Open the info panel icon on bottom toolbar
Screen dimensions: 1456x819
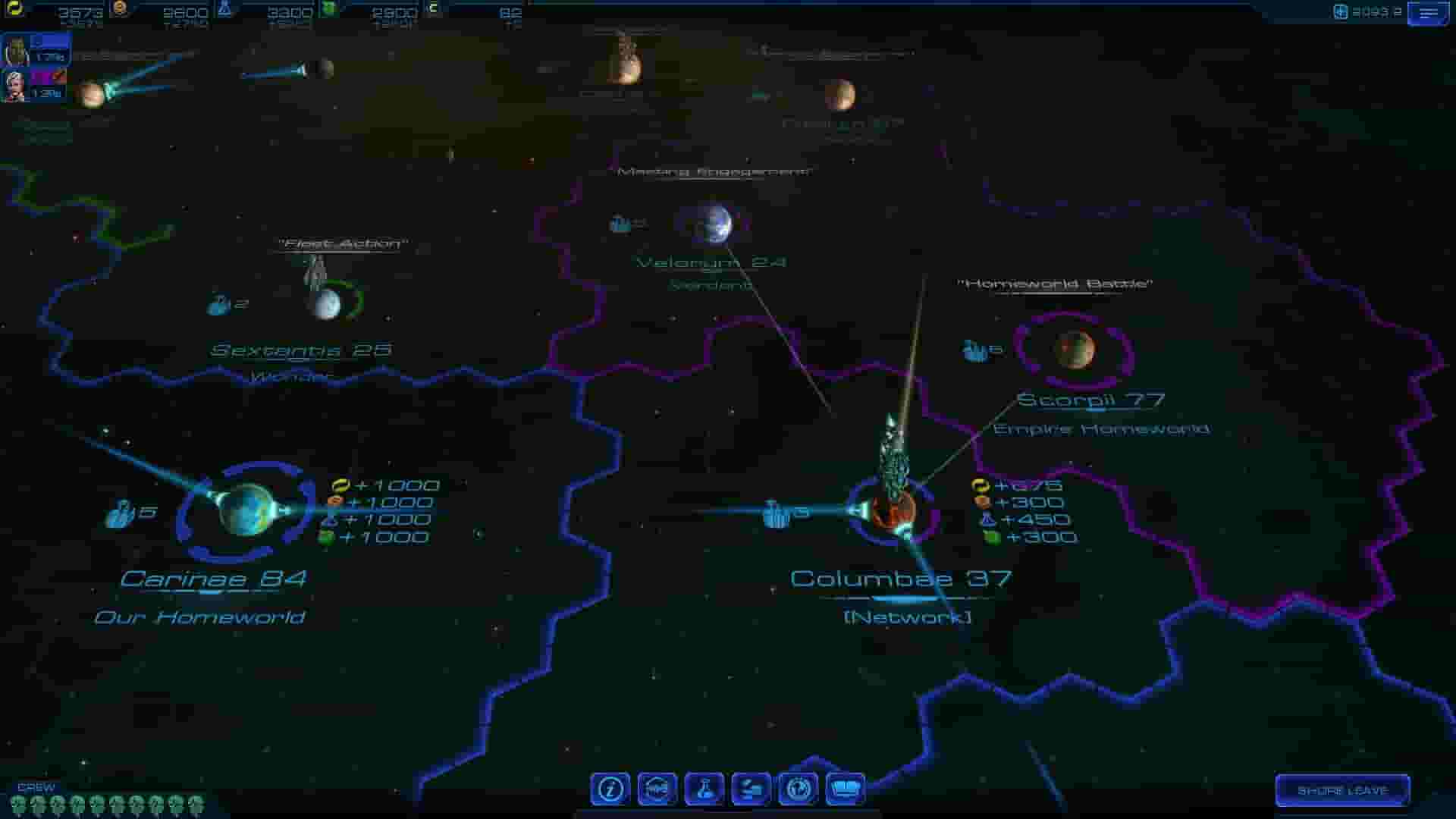pos(611,789)
